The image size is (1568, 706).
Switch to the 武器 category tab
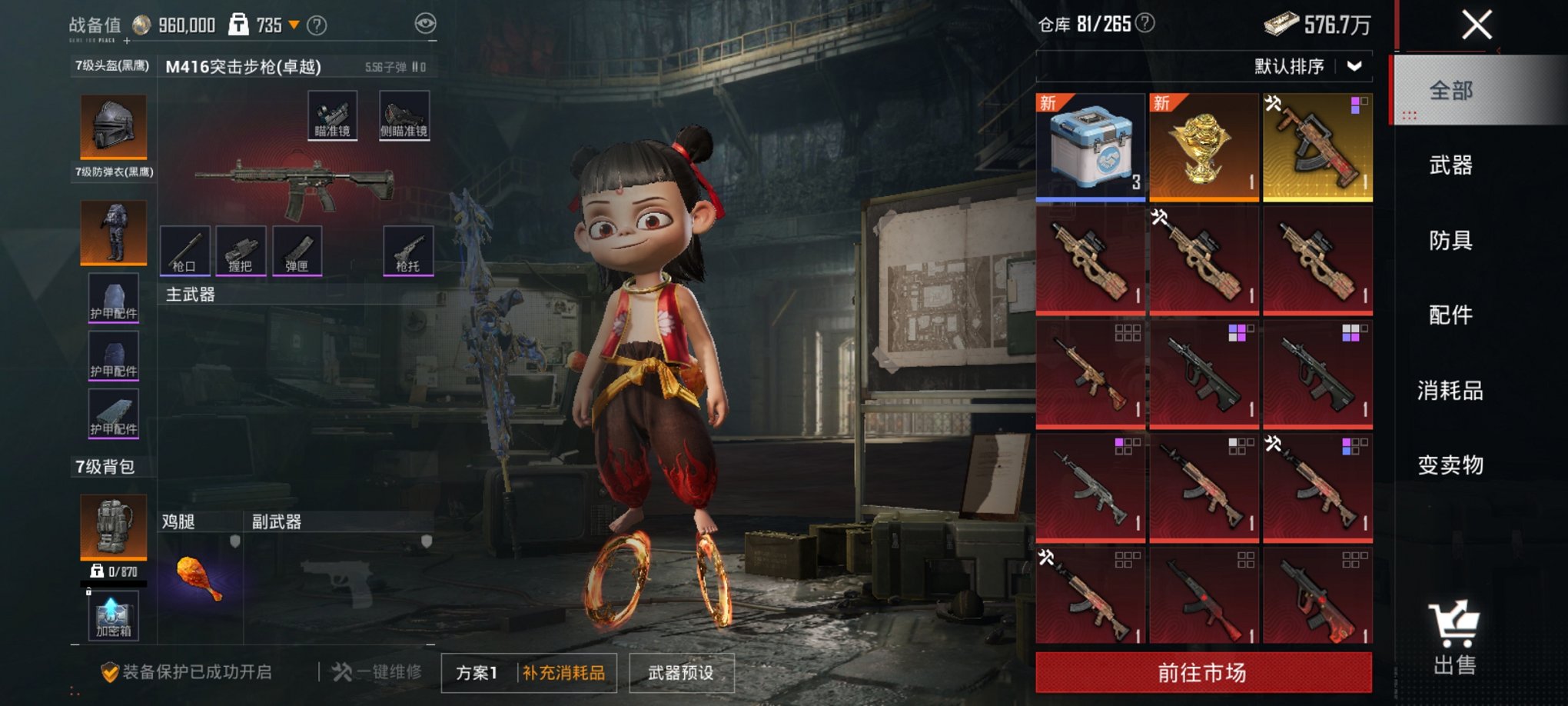pyautogui.click(x=1450, y=165)
